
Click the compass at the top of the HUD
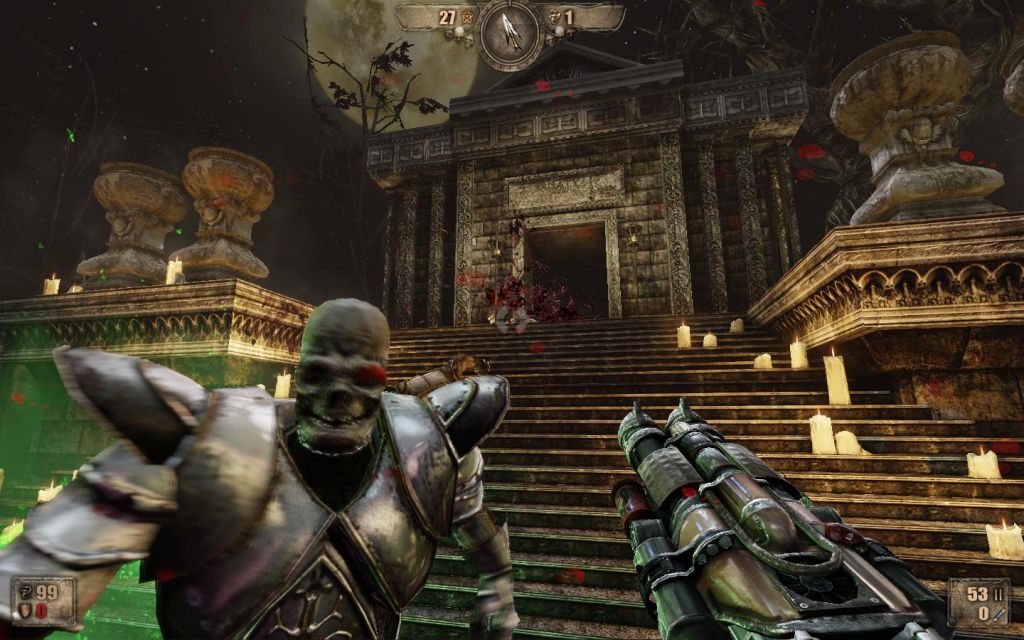click(510, 33)
